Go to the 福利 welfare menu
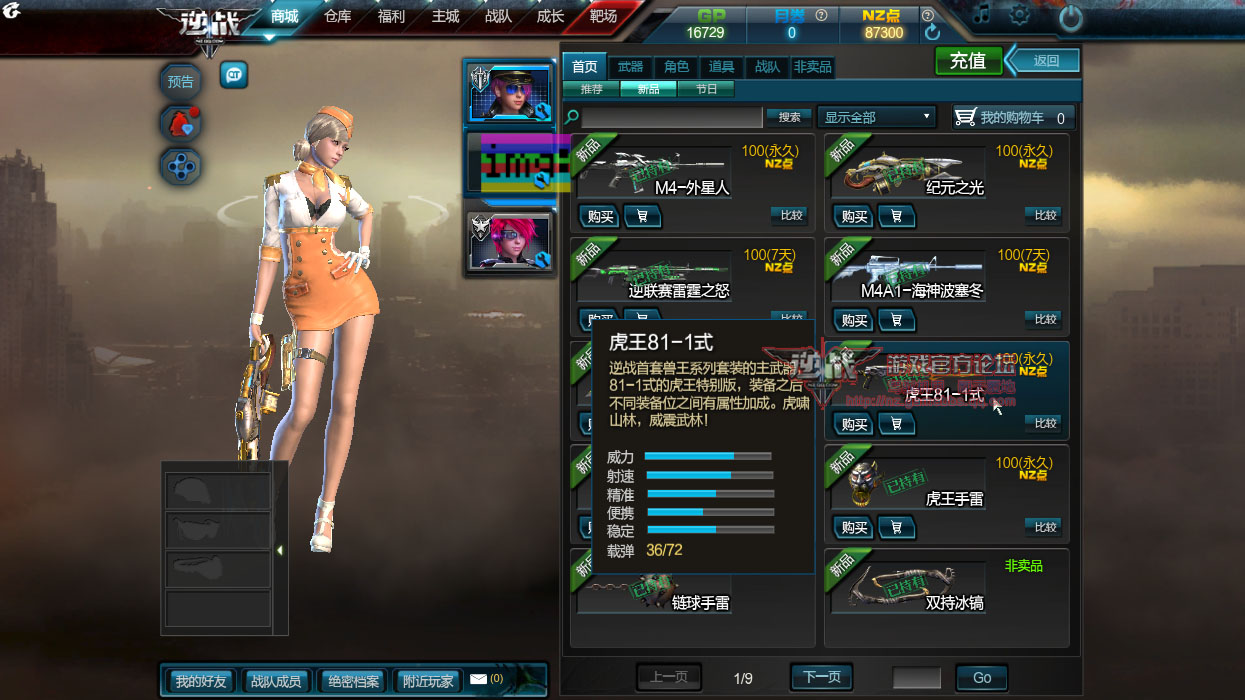This screenshot has width=1245, height=700. 391,17
